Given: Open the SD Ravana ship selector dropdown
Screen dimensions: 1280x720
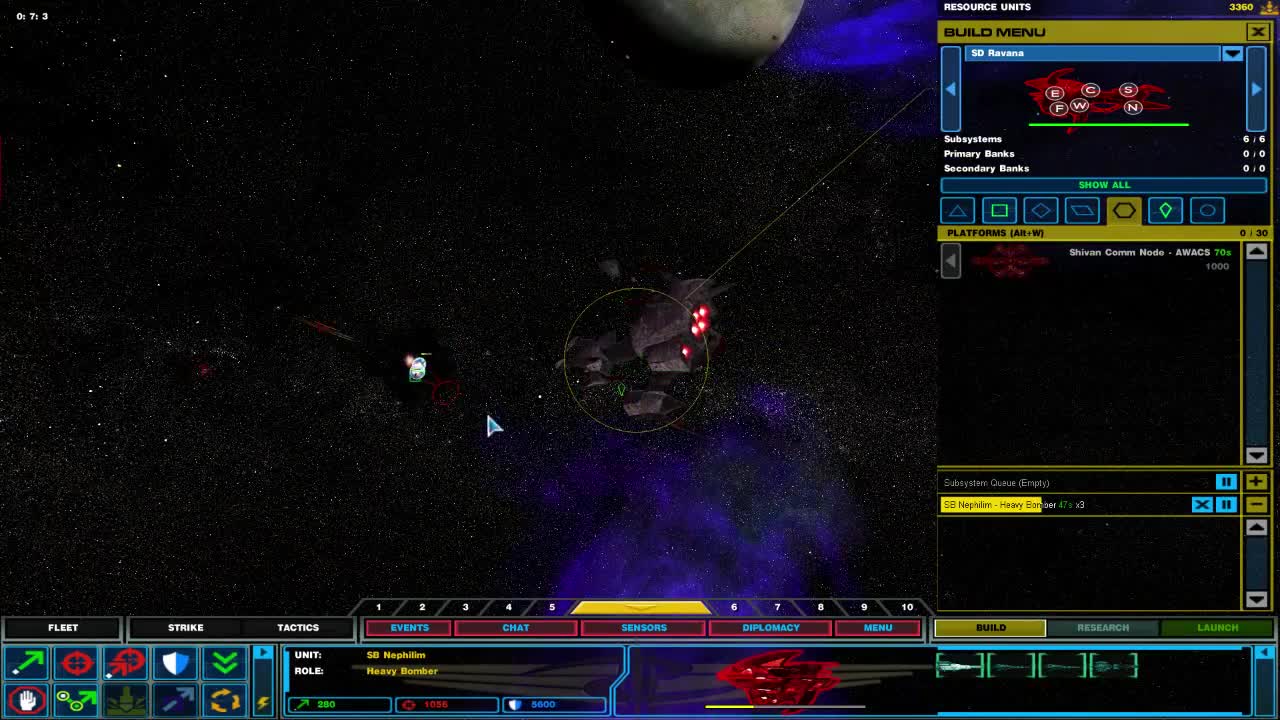Looking at the screenshot, I should [x=1233, y=53].
